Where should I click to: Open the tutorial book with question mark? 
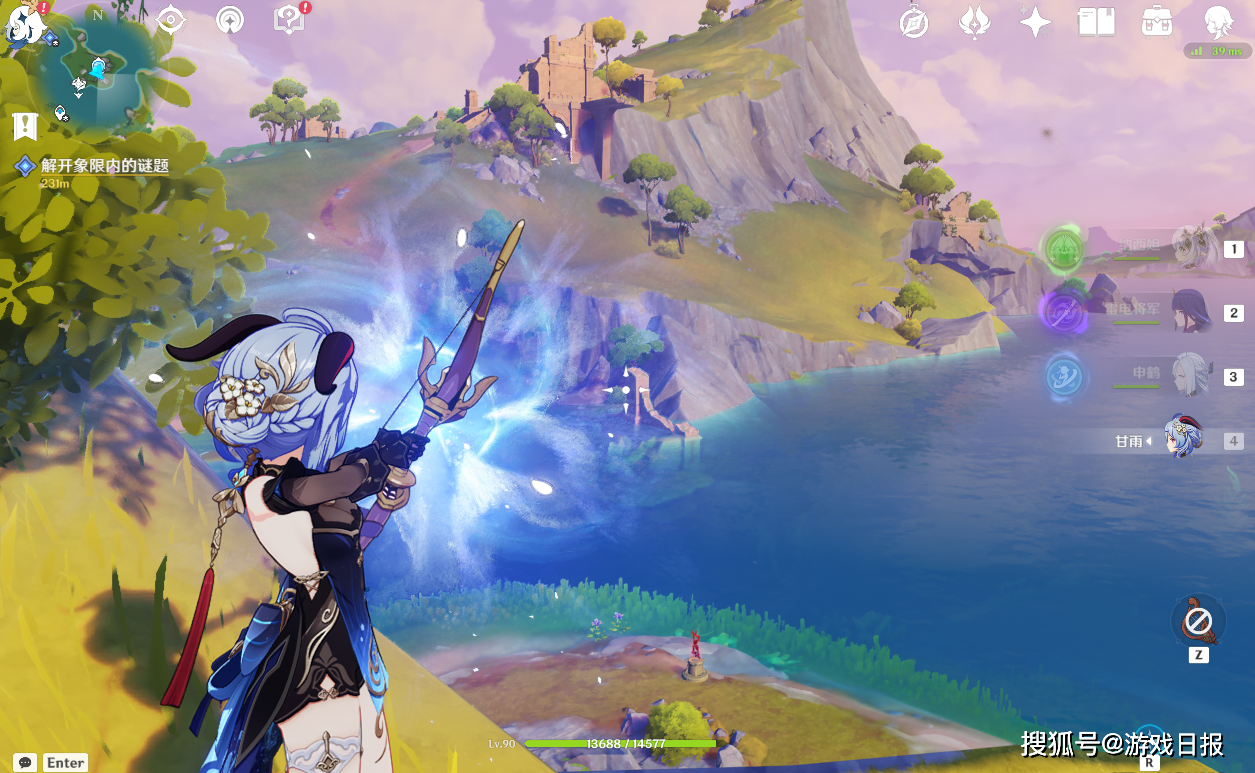[289, 20]
